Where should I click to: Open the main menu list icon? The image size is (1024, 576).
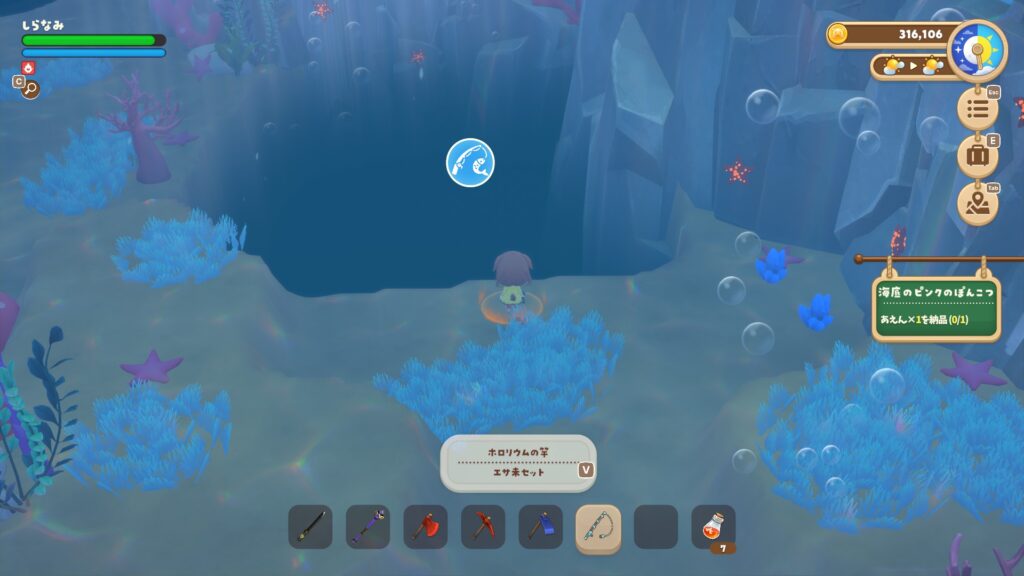[977, 107]
